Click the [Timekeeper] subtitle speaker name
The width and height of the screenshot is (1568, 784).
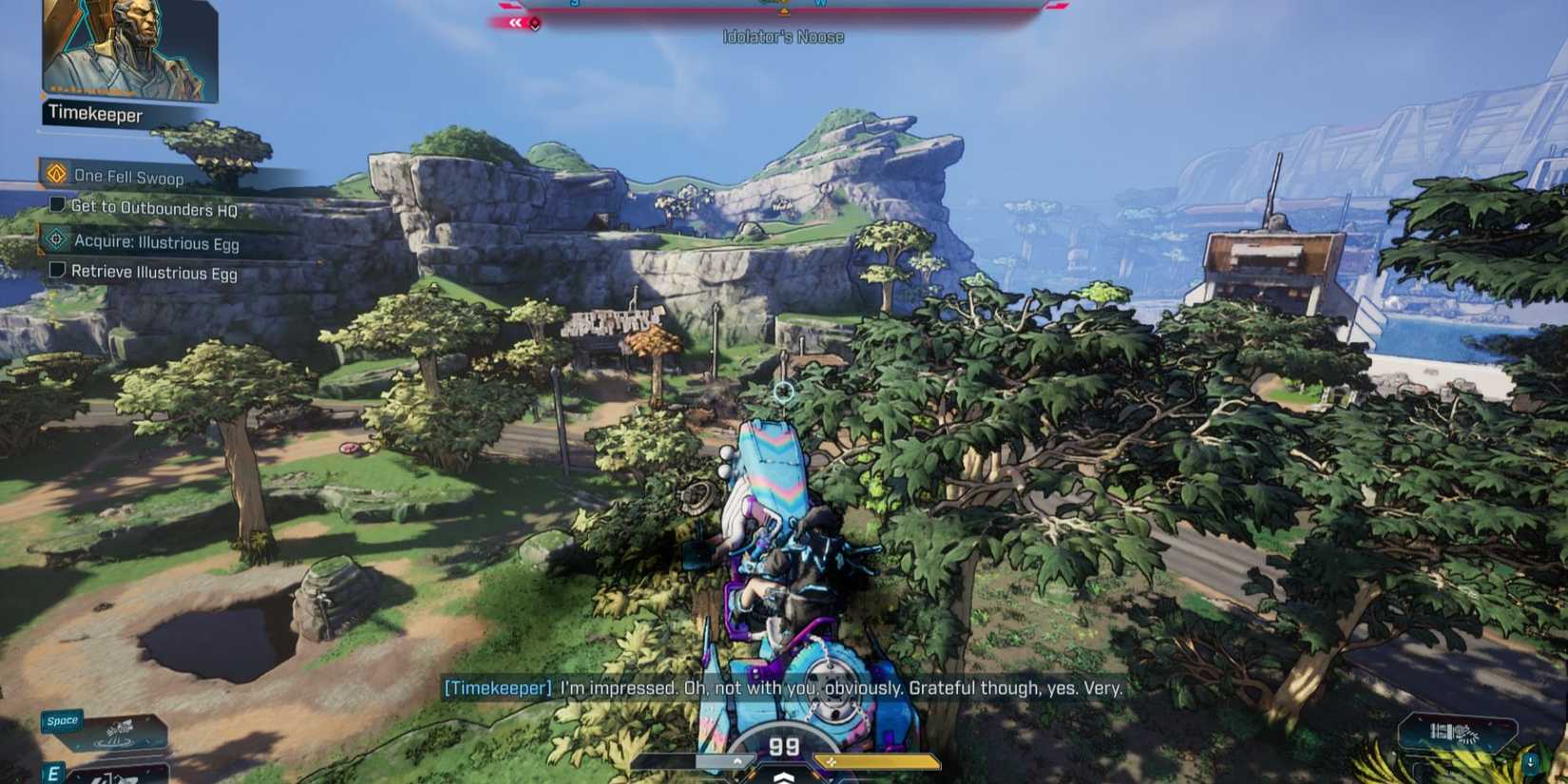click(497, 689)
